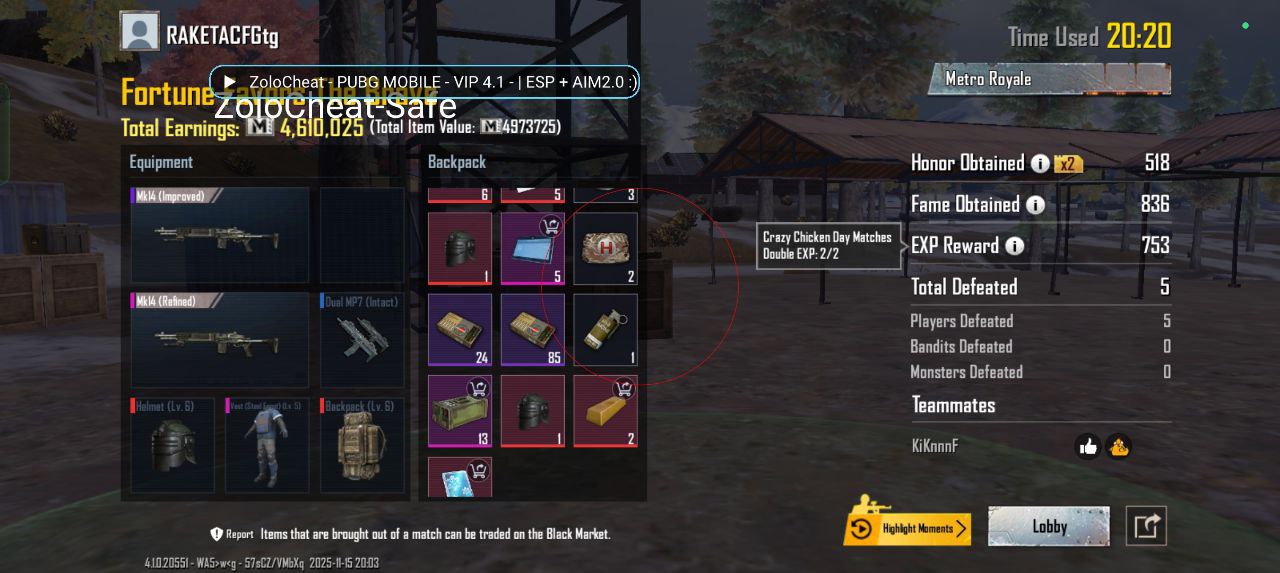Play the ZoloCheat overlay video
Image resolution: width=1280 pixels, height=573 pixels.
[230, 82]
